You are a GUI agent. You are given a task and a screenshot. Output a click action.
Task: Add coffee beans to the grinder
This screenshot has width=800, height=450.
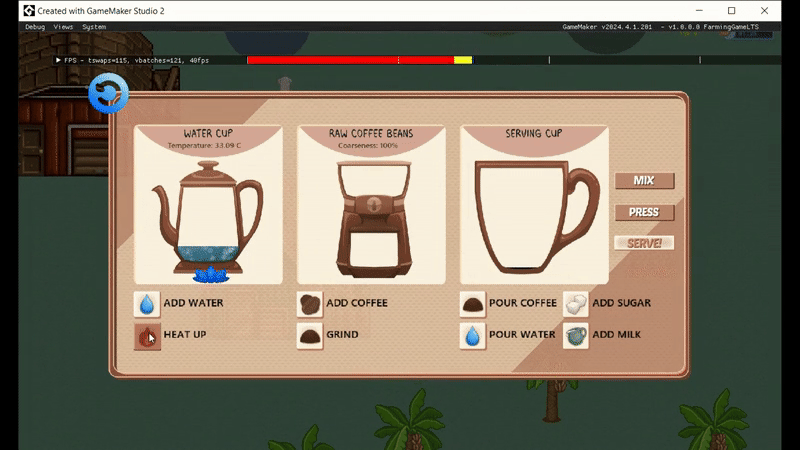click(310, 303)
